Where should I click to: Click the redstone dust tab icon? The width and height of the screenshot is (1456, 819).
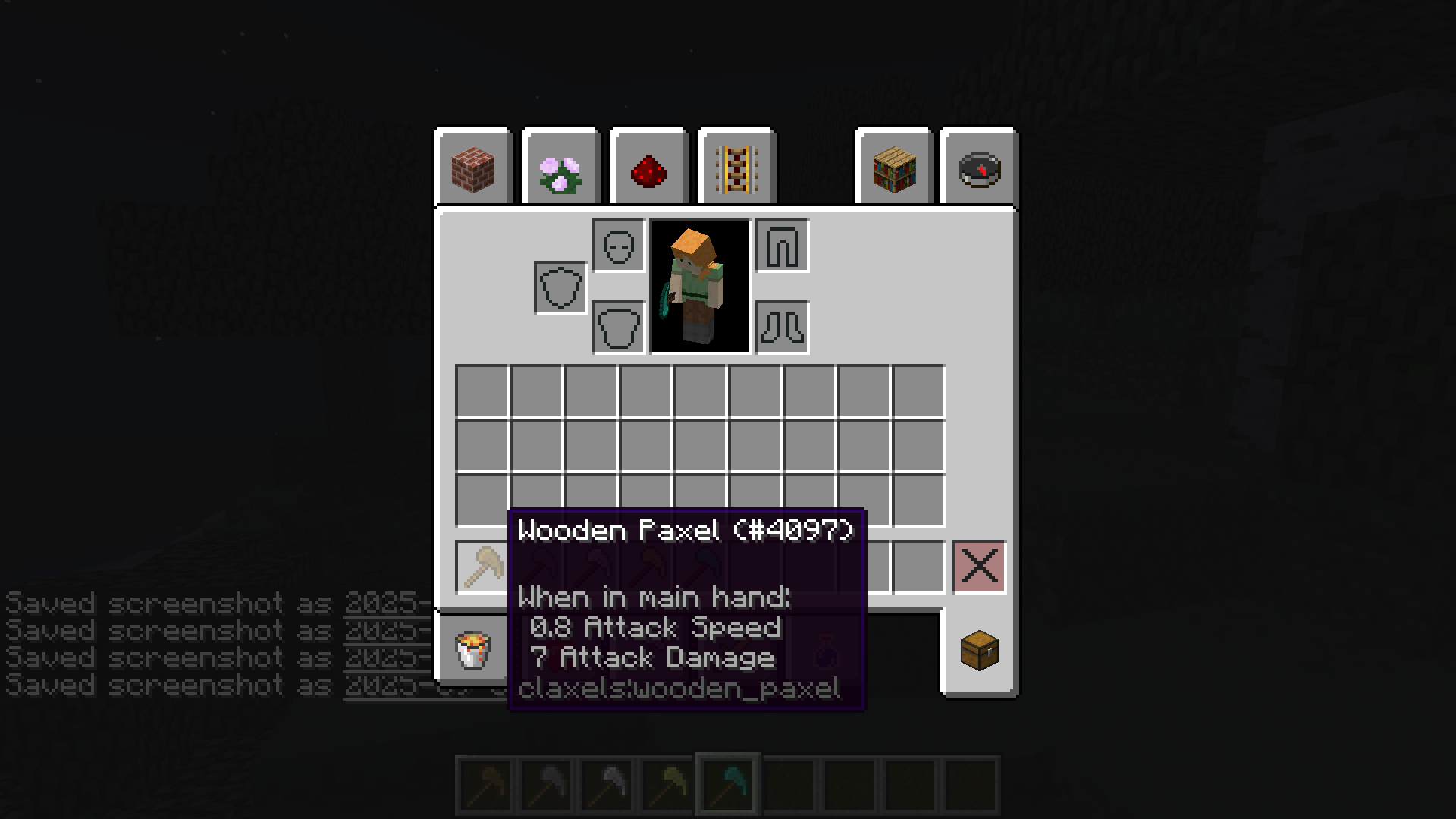pos(648,168)
